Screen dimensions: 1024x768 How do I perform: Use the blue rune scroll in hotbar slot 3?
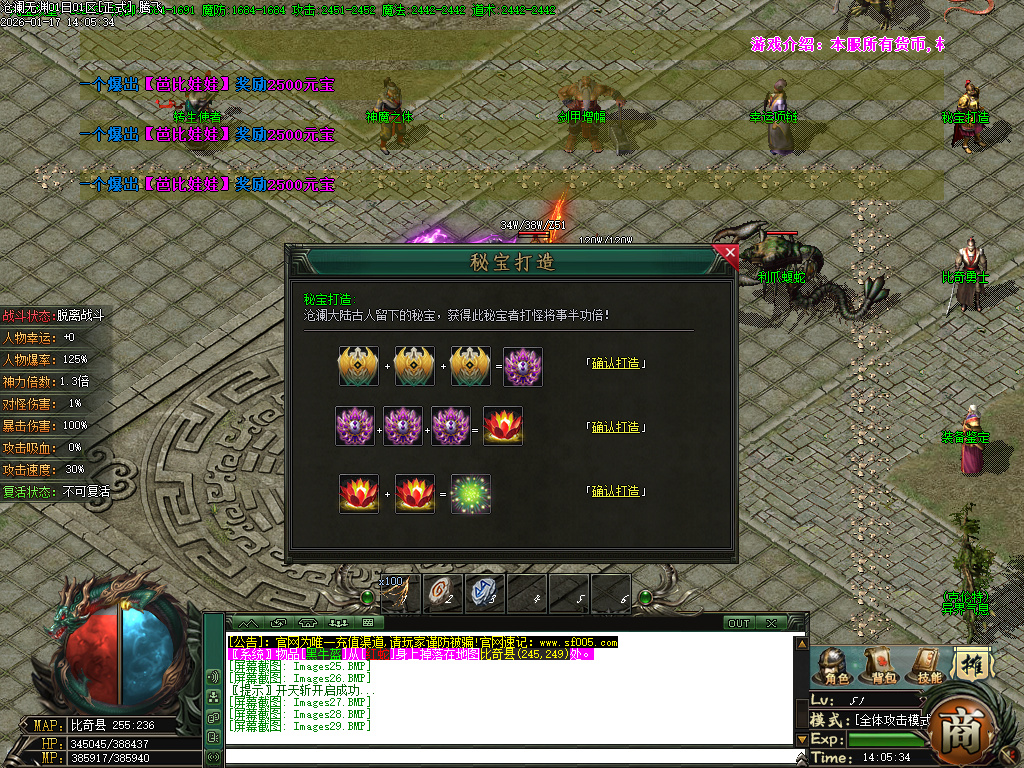click(x=485, y=594)
